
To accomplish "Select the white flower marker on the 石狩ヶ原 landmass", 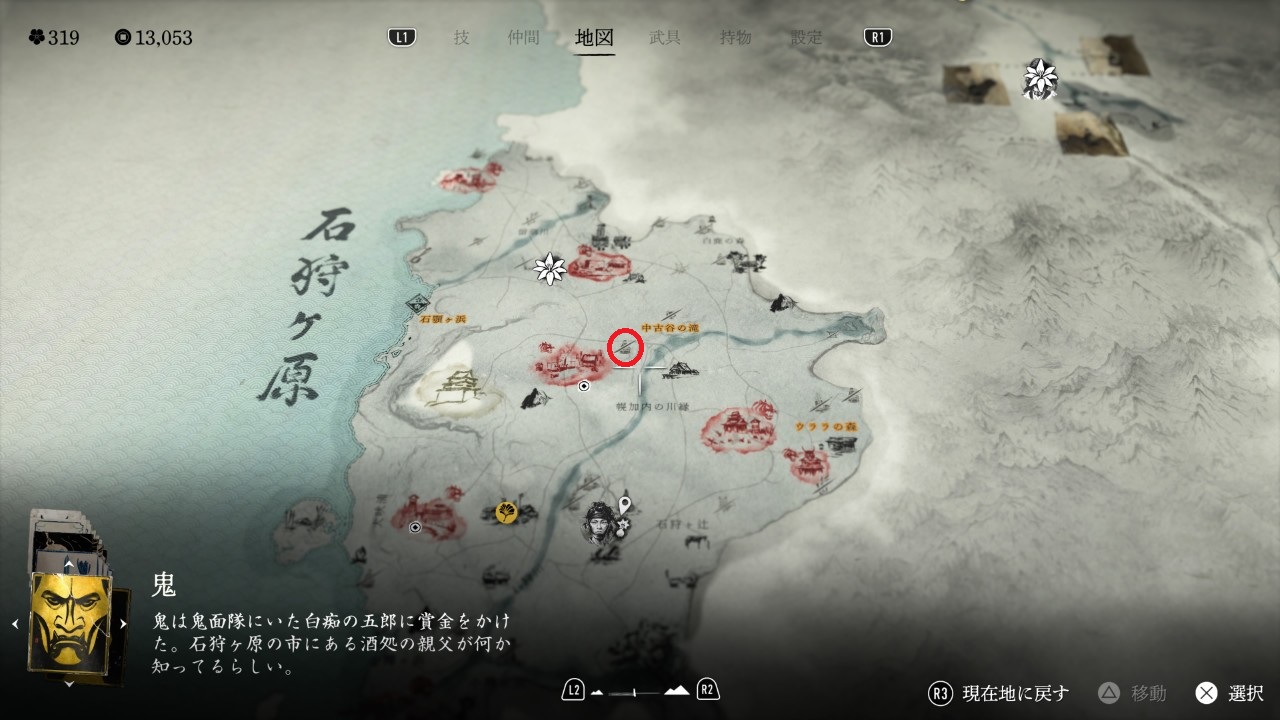I will tap(550, 267).
